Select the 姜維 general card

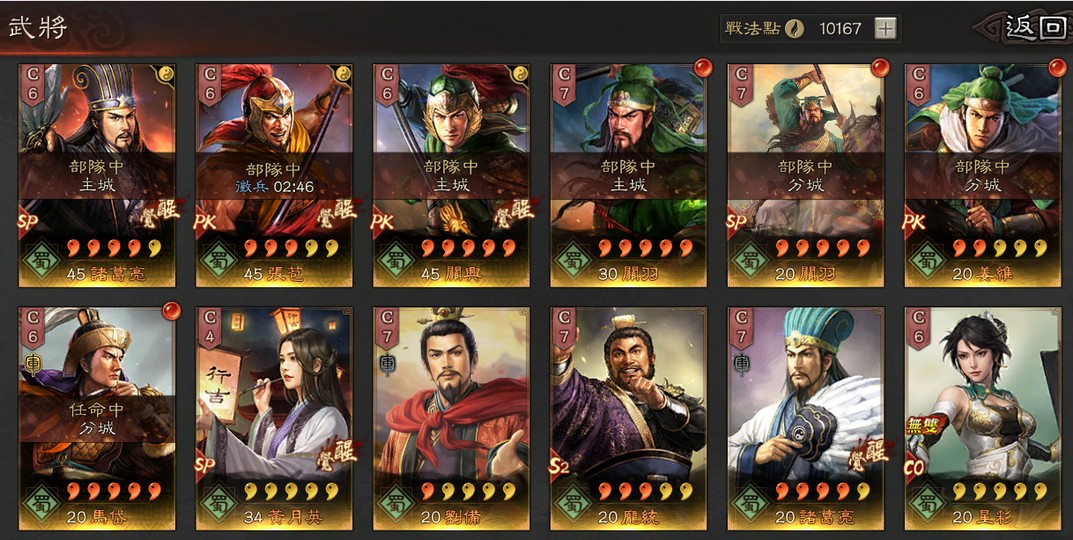982,175
